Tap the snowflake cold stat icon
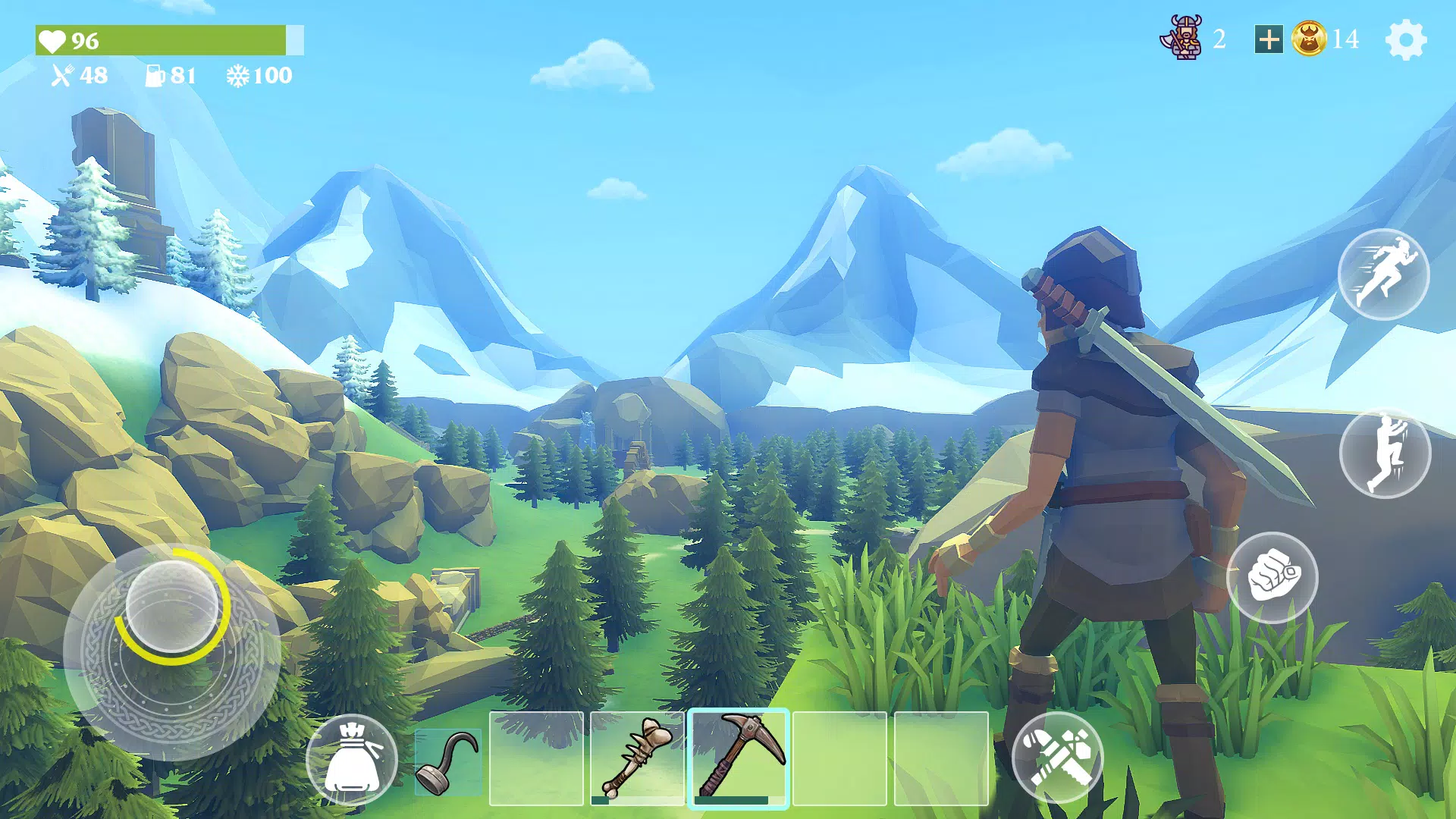The image size is (1456, 819). (239, 76)
